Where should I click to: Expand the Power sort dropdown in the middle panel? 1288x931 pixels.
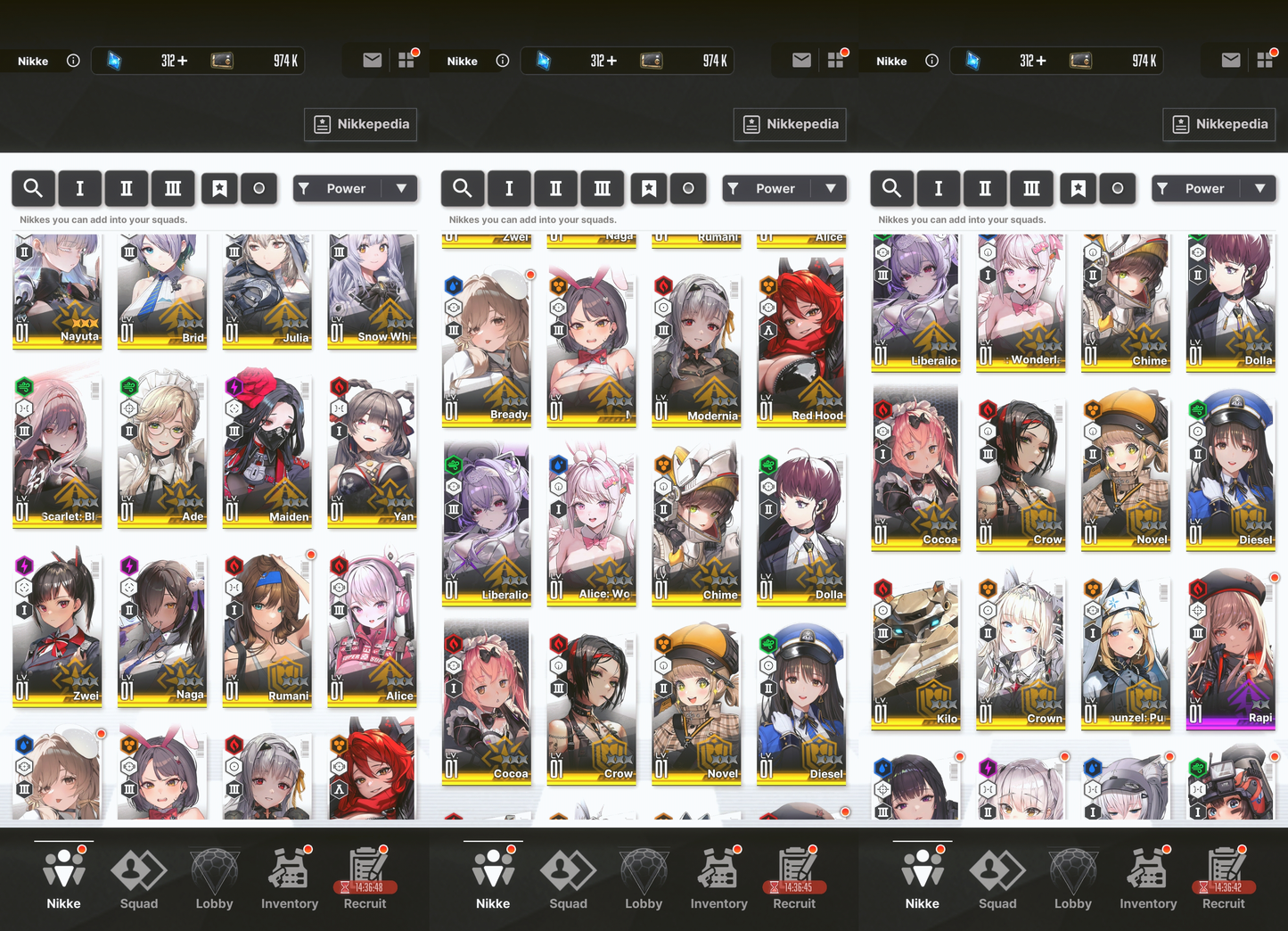tap(784, 188)
